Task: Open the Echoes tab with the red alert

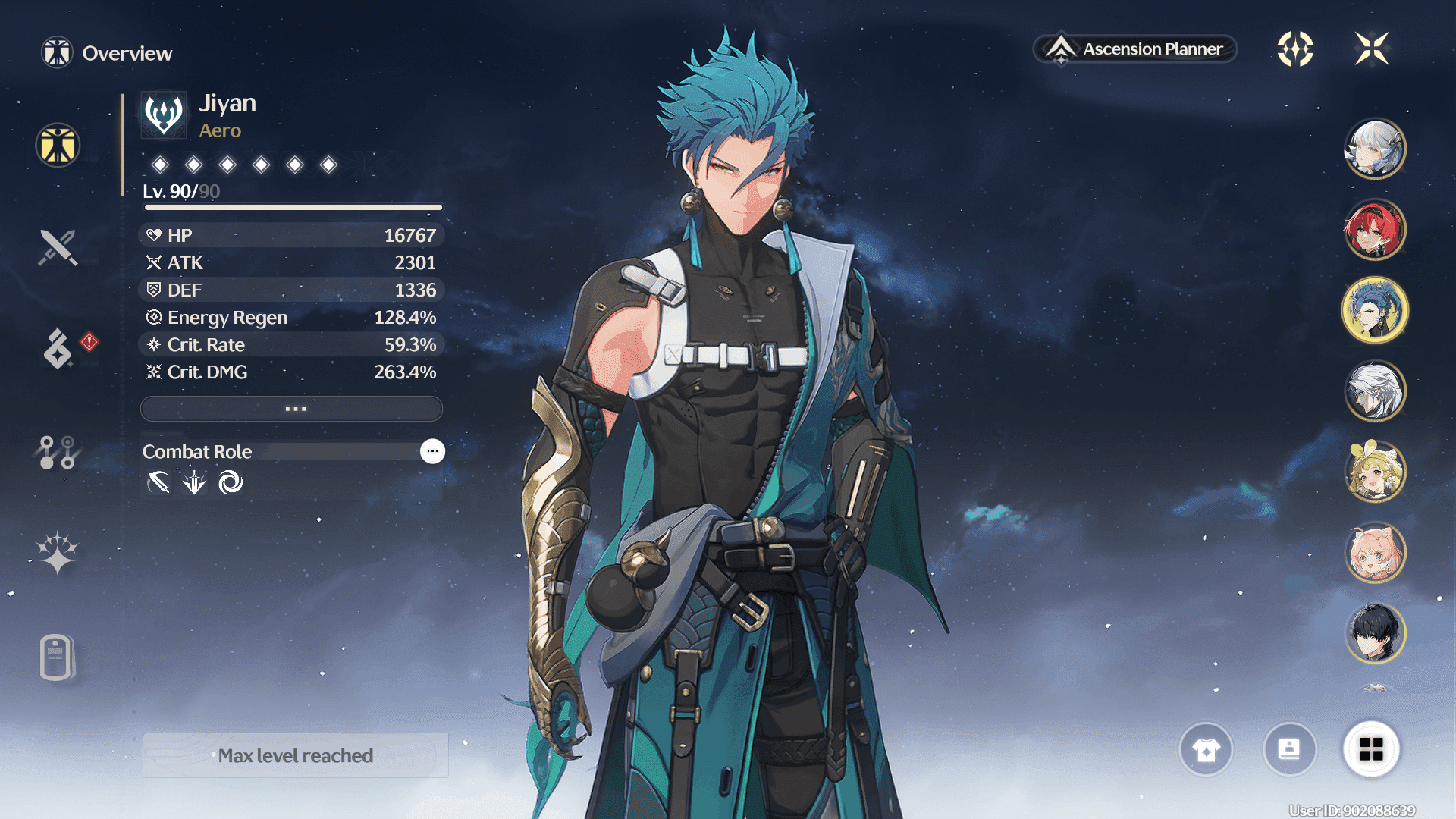Action: coord(58,349)
